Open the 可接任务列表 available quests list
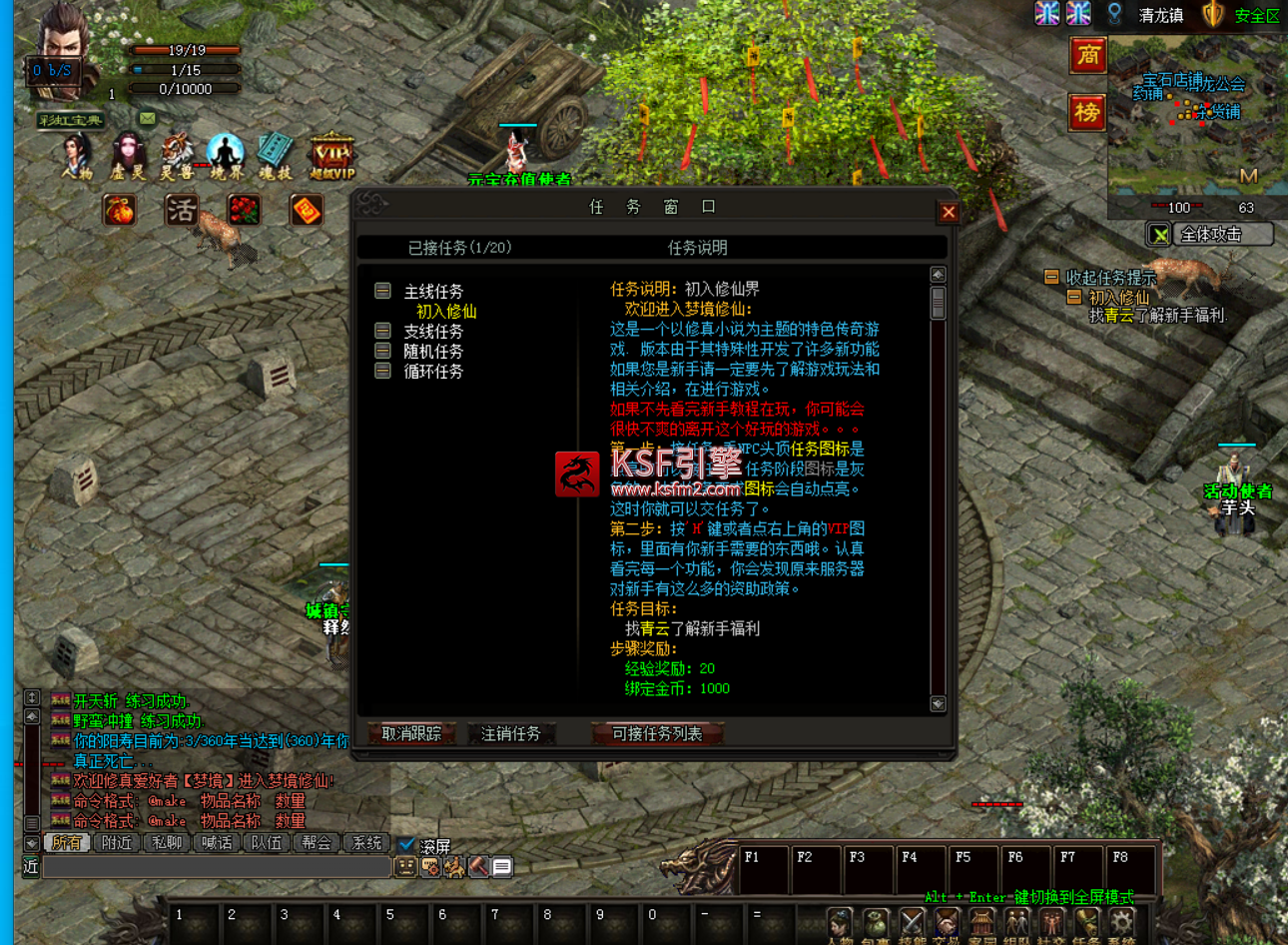Viewport: 1288px width, 945px height. click(657, 733)
